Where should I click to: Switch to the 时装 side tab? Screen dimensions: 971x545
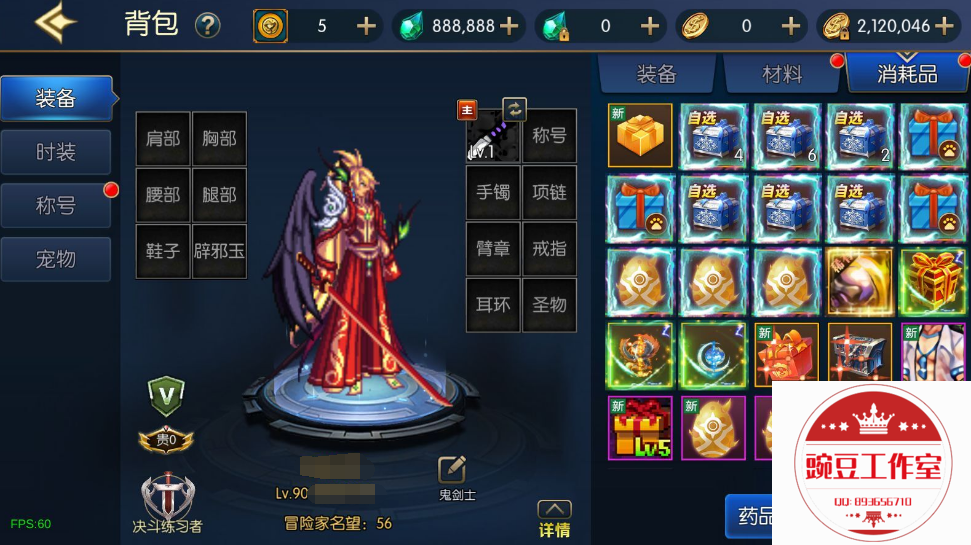[56, 152]
